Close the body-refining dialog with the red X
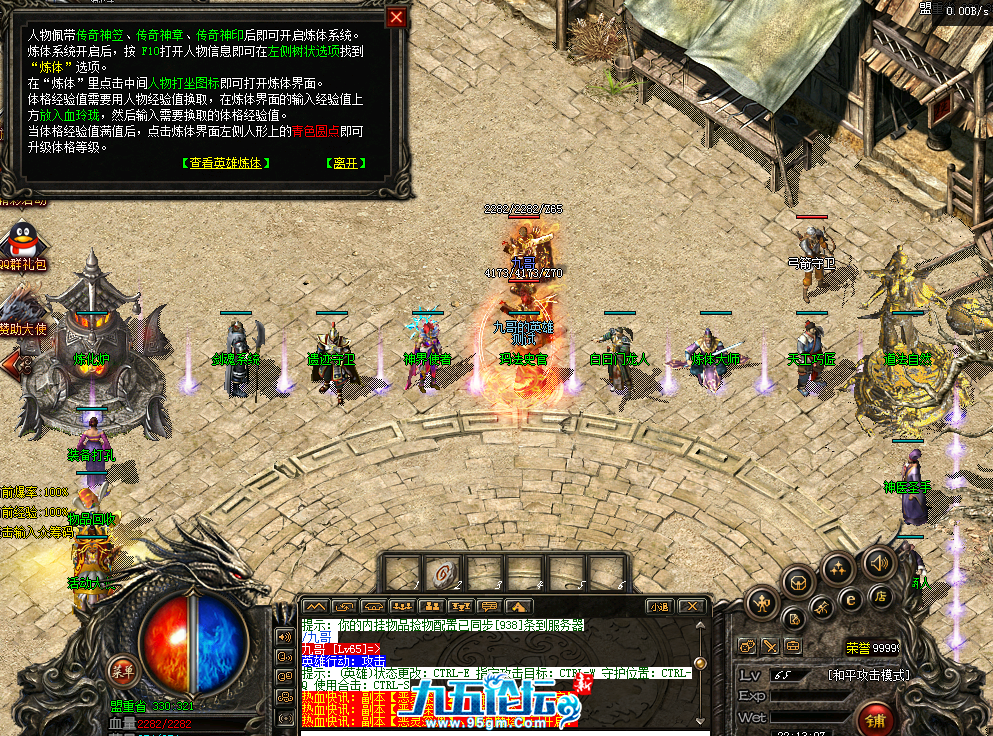The width and height of the screenshot is (993, 736). click(x=397, y=17)
